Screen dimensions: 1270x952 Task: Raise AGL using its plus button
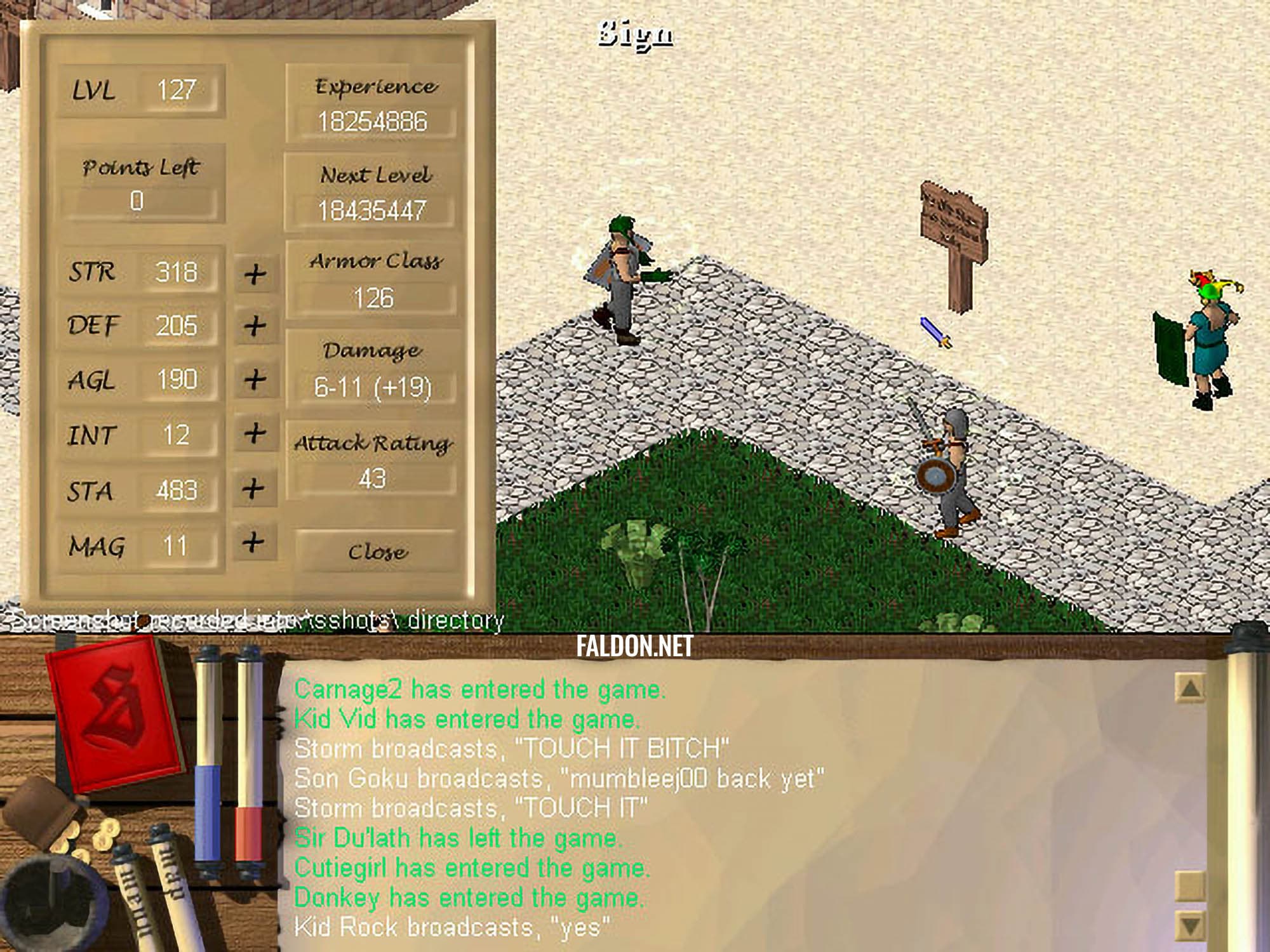[x=255, y=380]
